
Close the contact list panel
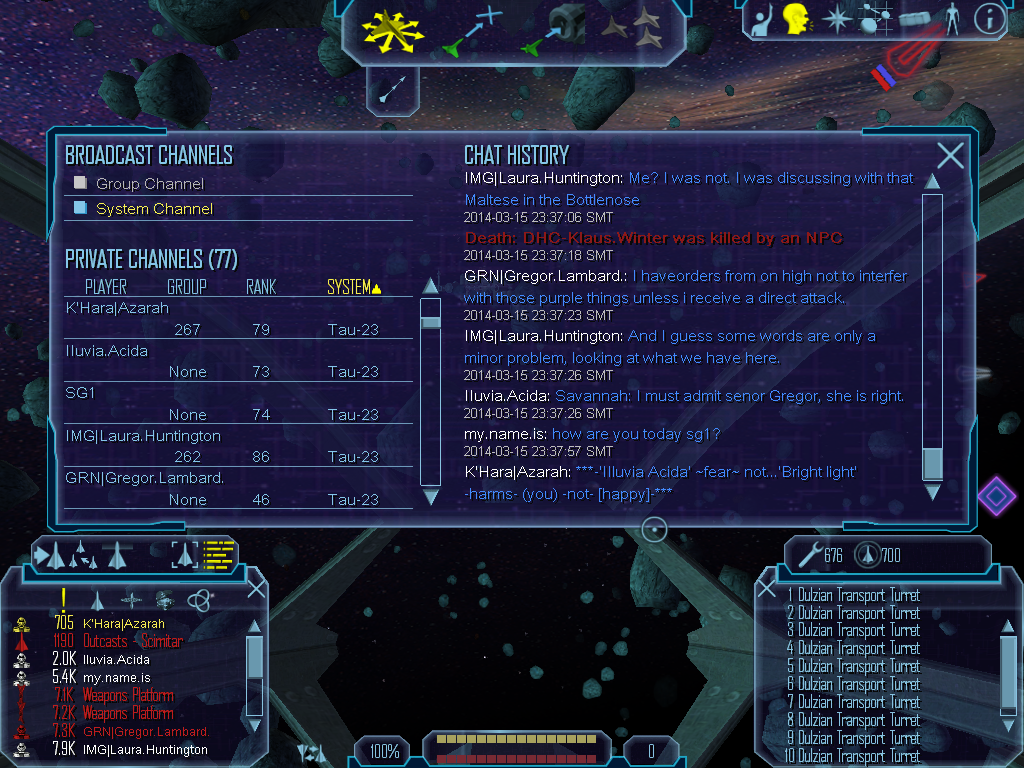pyautogui.click(x=256, y=588)
